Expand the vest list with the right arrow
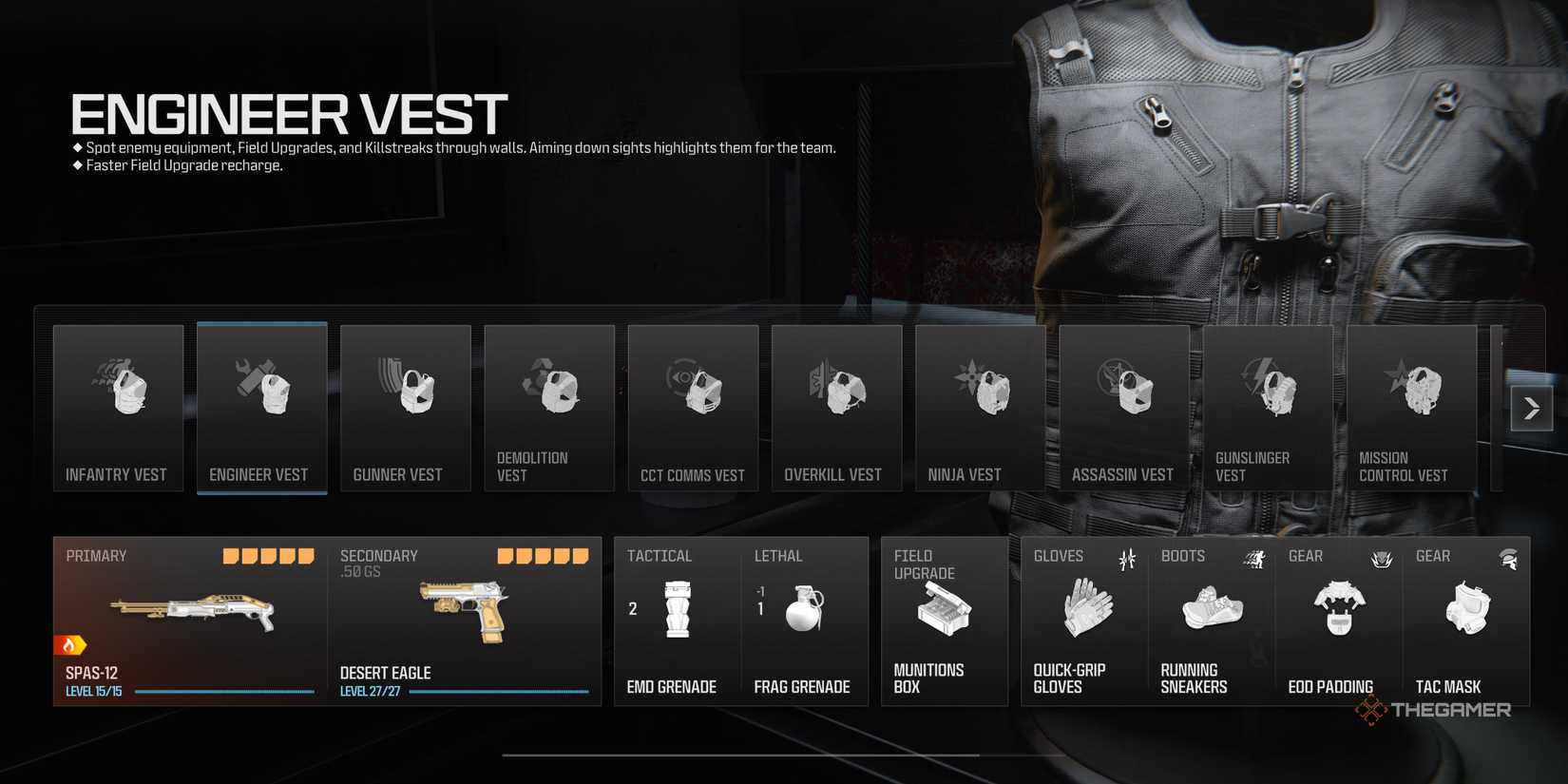Screen dimensions: 1568x784 (x=1531, y=408)
